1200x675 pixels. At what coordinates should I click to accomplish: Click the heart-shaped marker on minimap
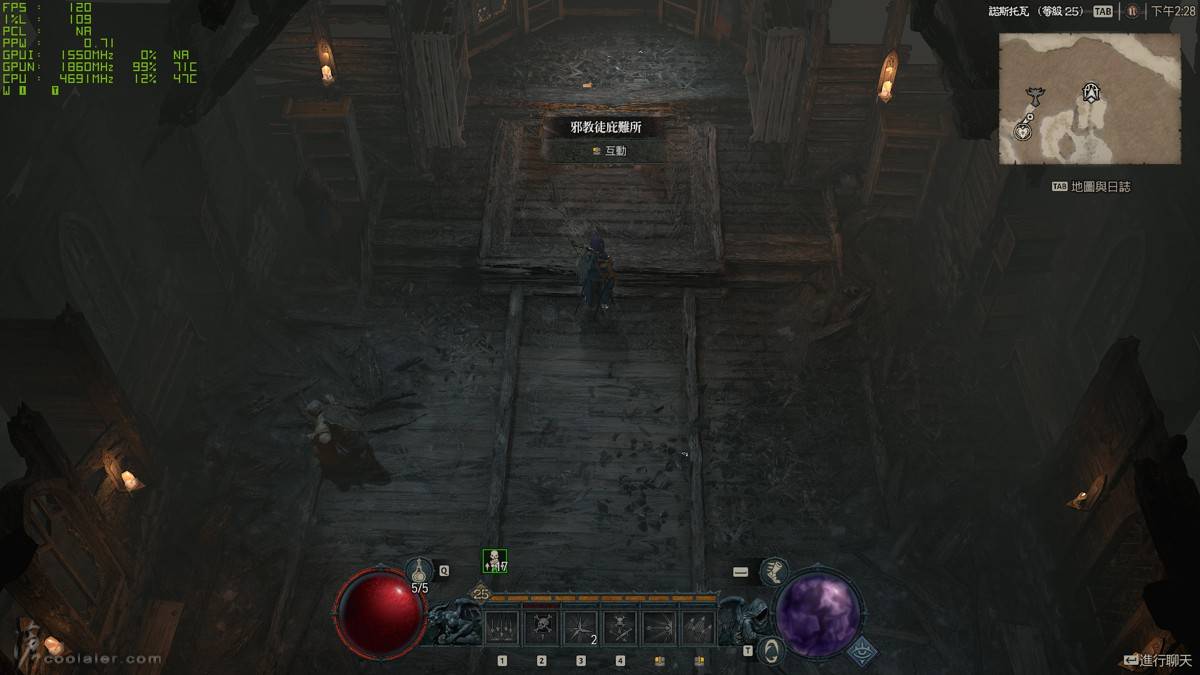click(1023, 128)
